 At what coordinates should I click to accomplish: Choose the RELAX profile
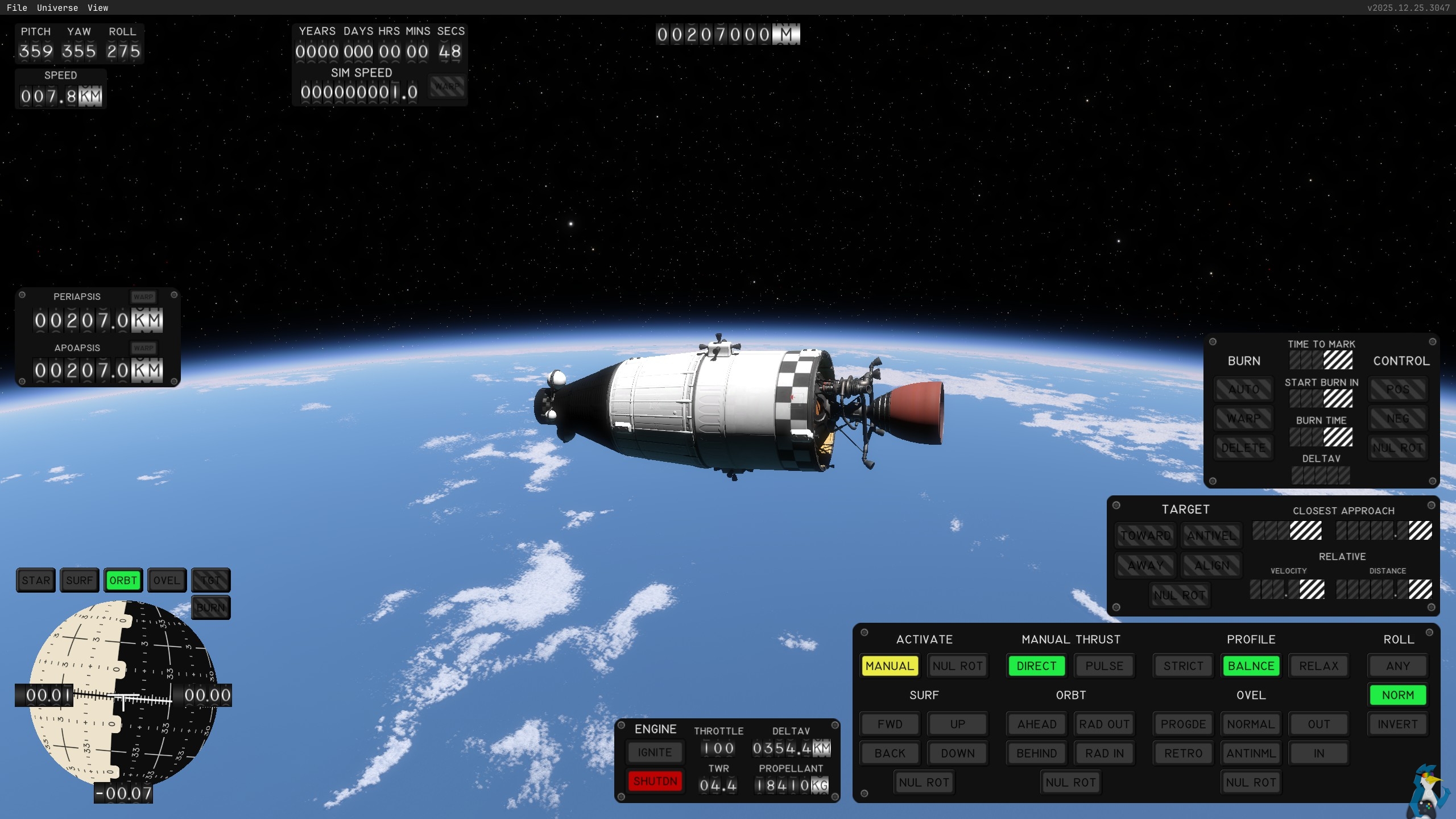pos(1319,666)
